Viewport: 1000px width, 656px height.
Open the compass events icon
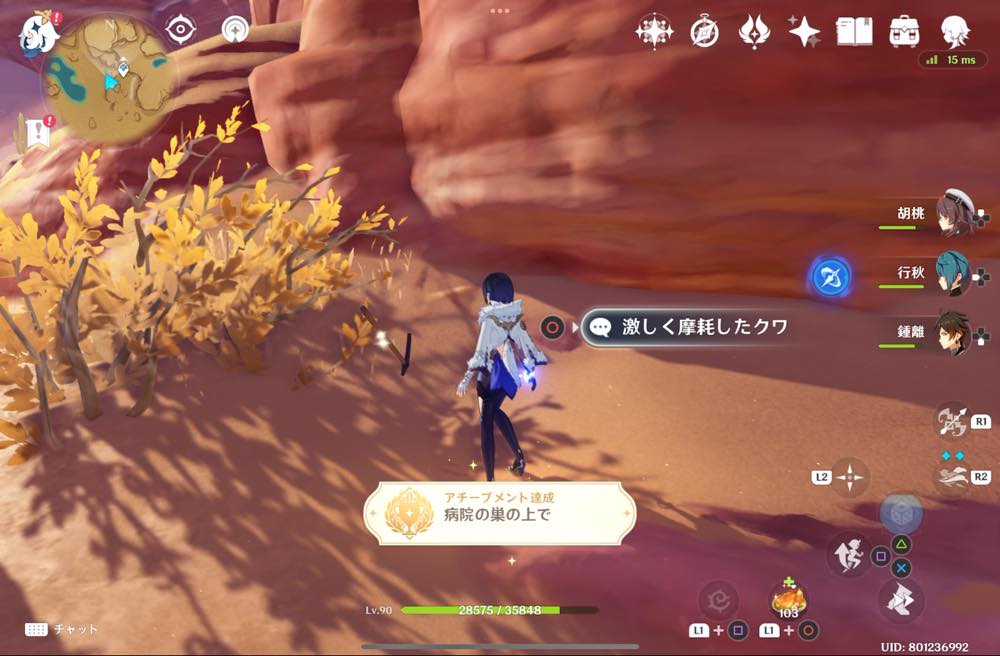point(704,32)
